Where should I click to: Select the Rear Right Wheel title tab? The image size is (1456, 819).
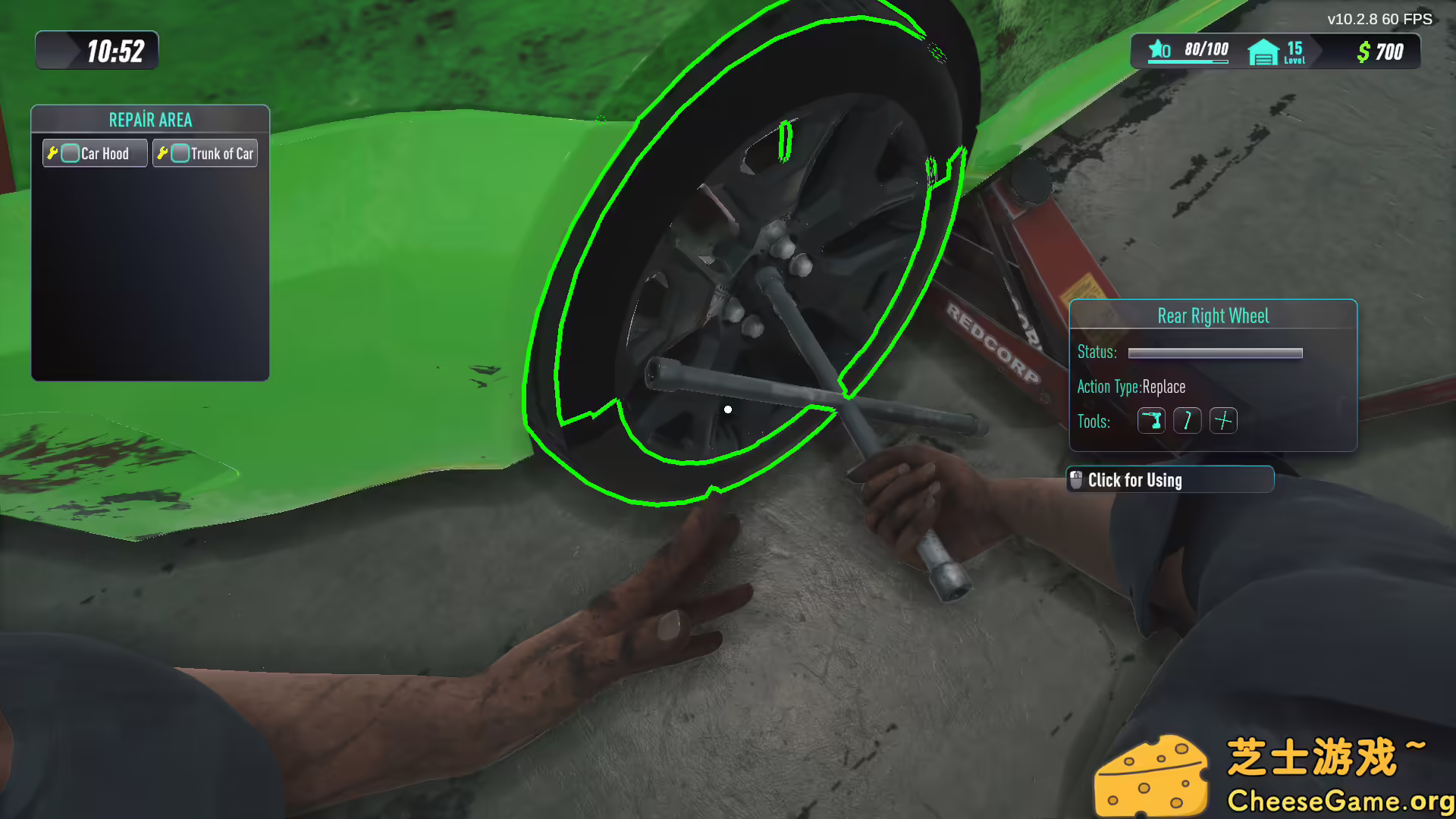pyautogui.click(x=1213, y=315)
